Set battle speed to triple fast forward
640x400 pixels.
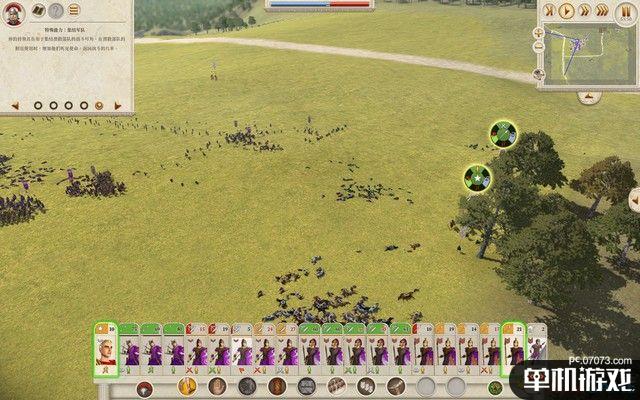pyautogui.click(x=602, y=12)
